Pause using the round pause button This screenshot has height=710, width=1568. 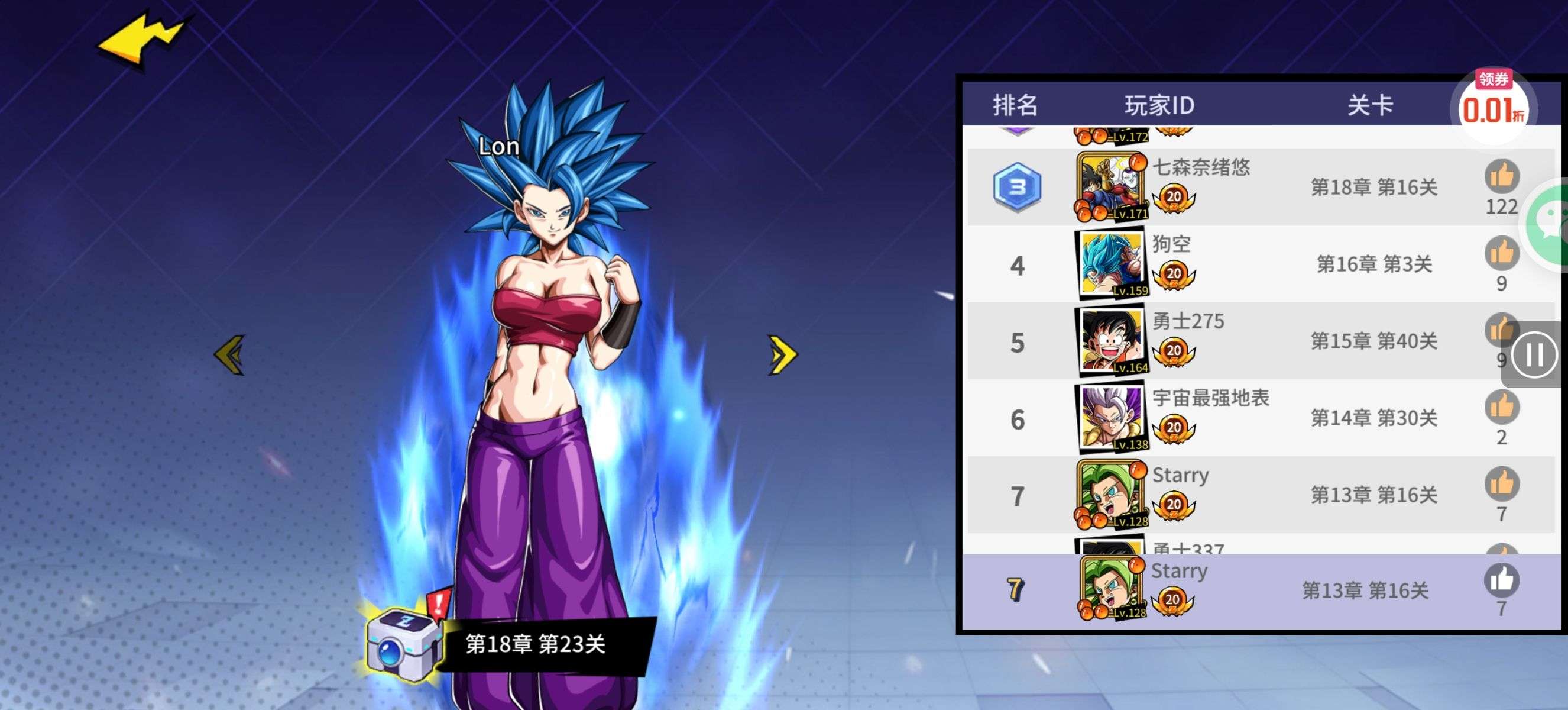pos(1533,355)
